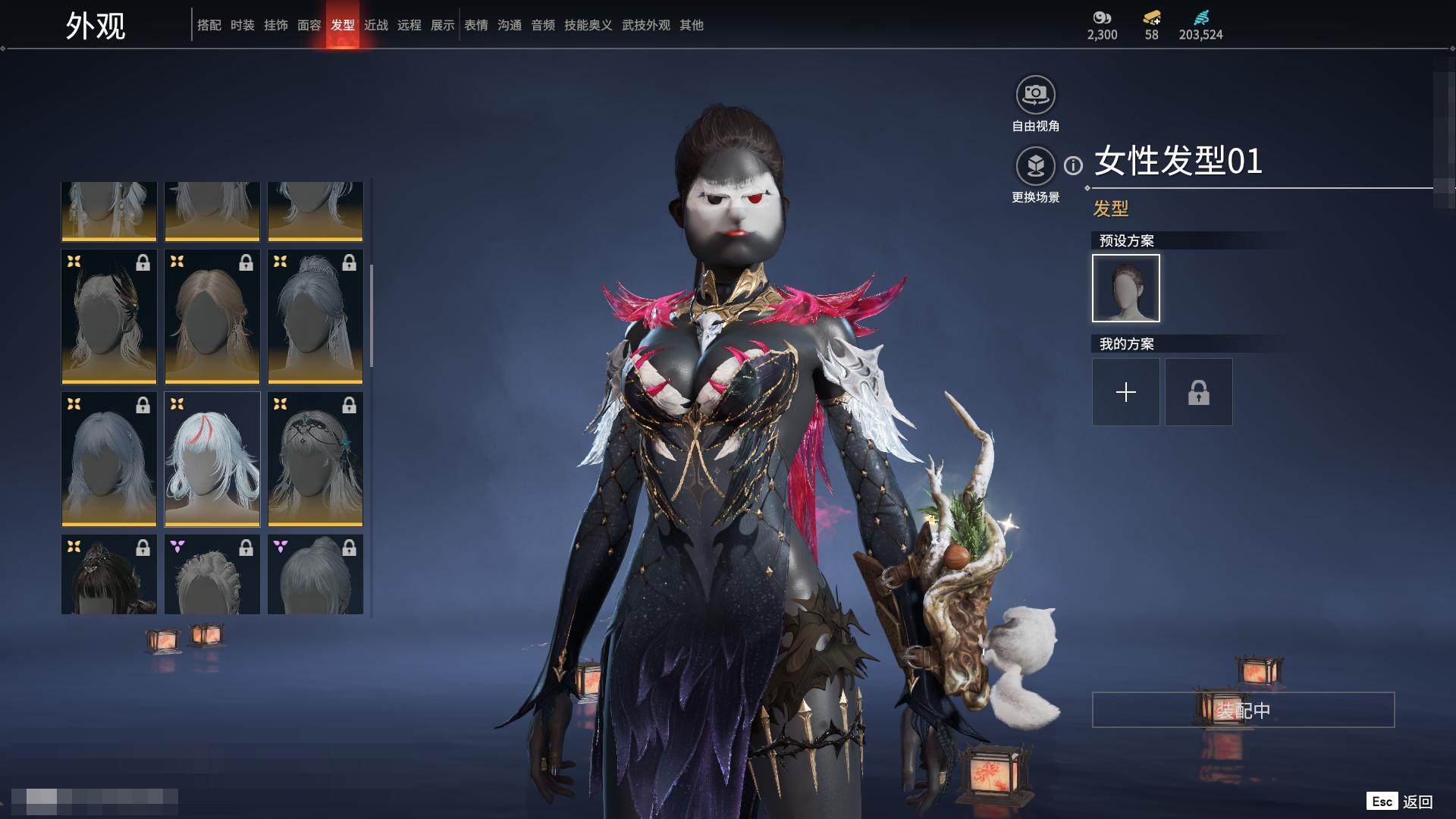Open the hairstyle info icon
Viewport: 1456px width, 819px height.
coord(1073,165)
